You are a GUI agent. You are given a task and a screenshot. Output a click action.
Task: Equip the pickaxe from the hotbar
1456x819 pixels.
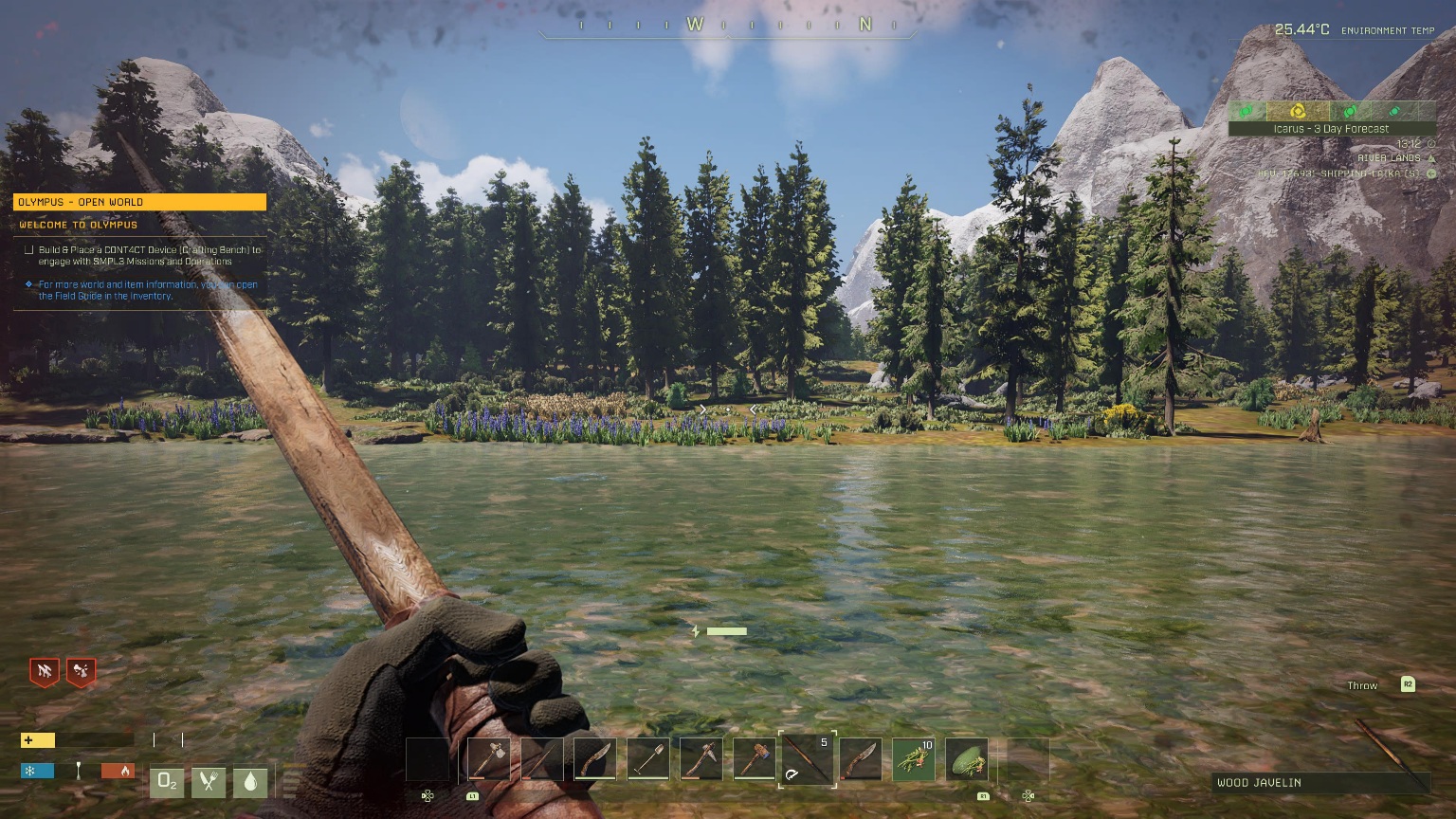click(x=701, y=759)
